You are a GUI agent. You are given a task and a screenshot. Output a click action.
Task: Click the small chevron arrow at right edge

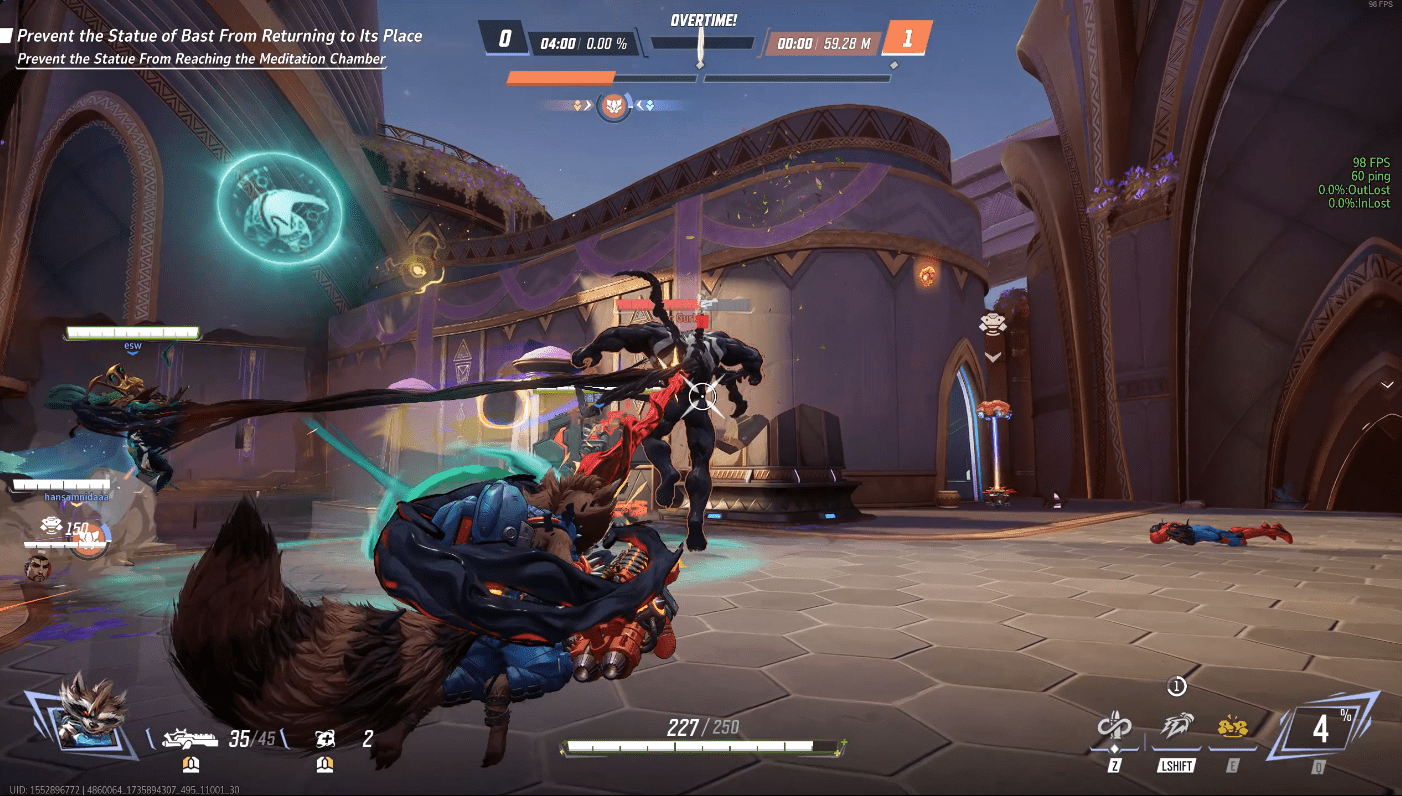click(1387, 385)
